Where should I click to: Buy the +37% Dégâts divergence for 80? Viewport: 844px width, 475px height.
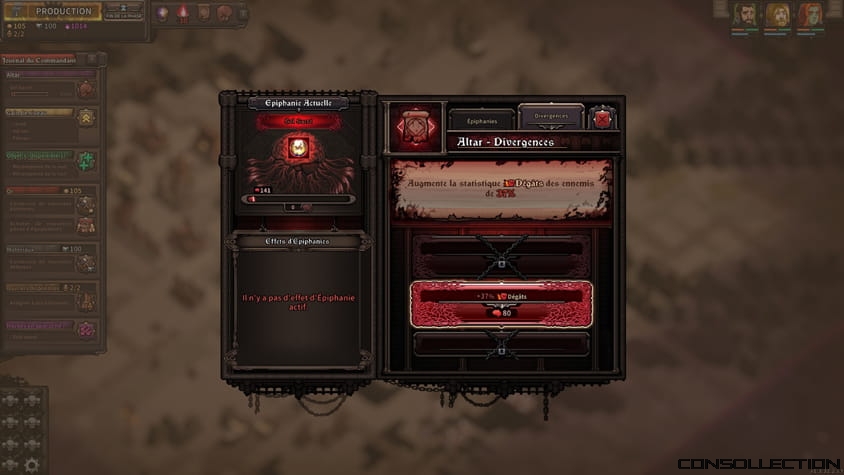501,305
